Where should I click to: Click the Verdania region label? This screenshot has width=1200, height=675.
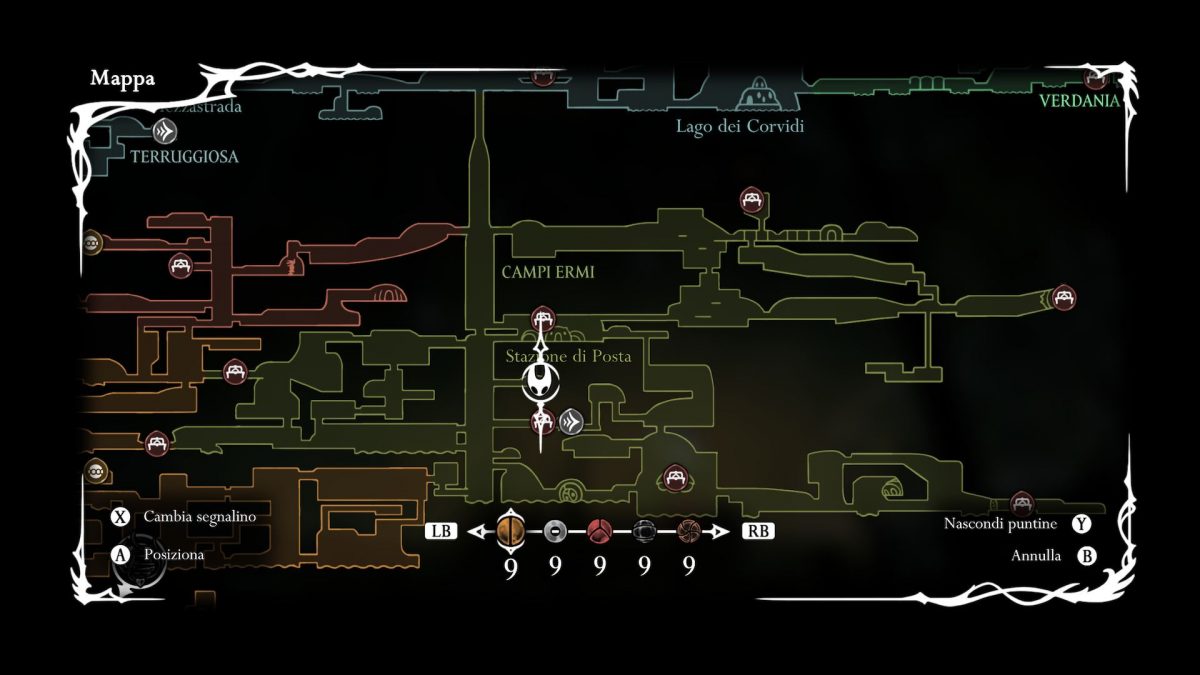(x=1079, y=101)
